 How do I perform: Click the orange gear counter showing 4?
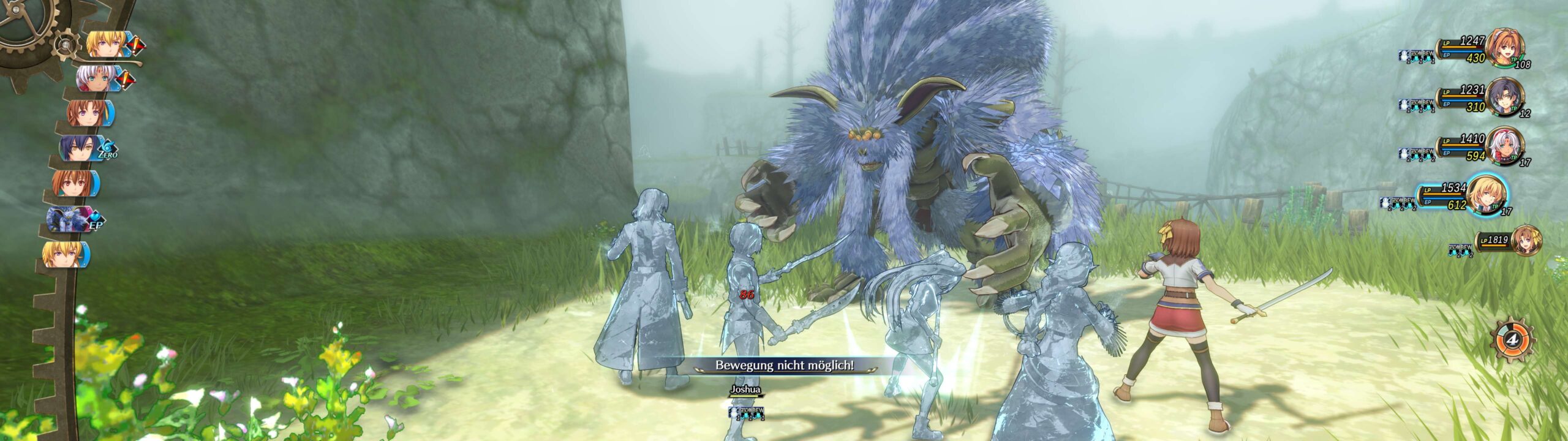1512,339
